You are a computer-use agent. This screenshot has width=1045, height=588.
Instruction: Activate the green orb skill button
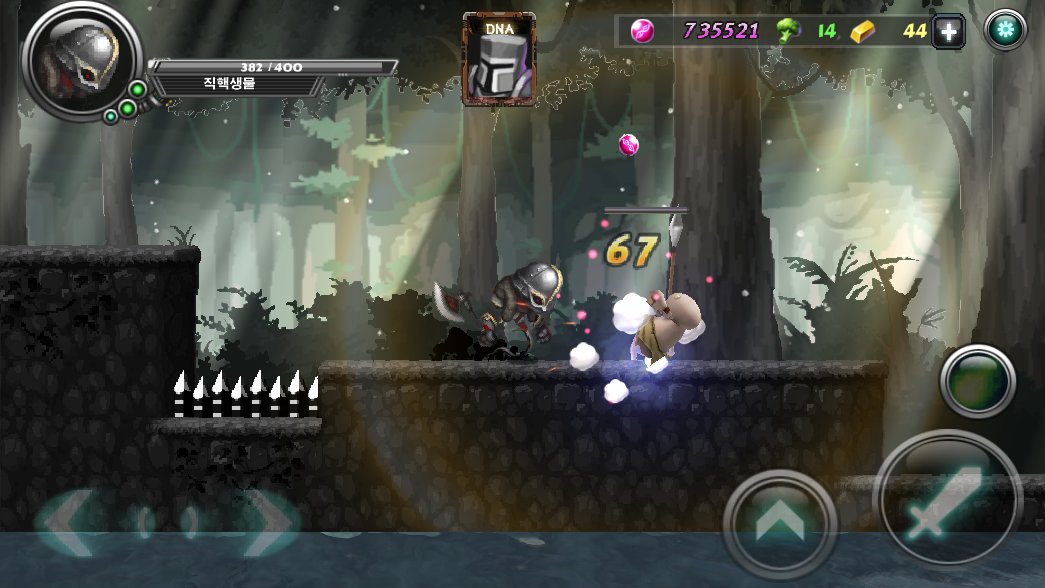[978, 381]
